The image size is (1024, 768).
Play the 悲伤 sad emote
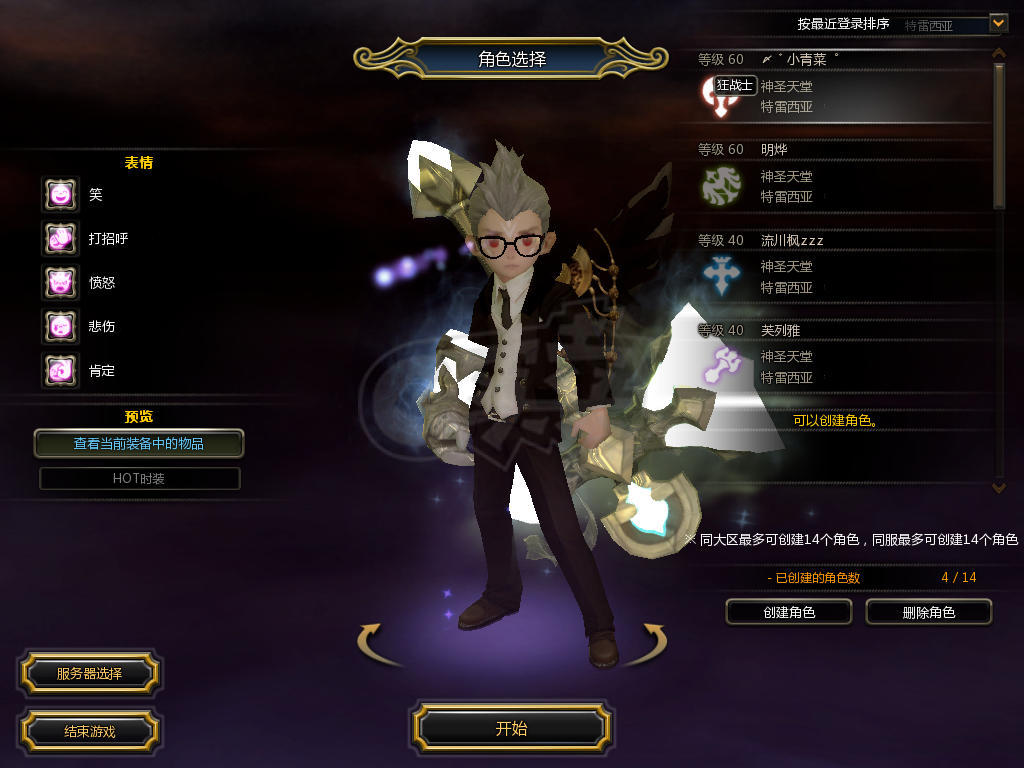pyautogui.click(x=60, y=326)
